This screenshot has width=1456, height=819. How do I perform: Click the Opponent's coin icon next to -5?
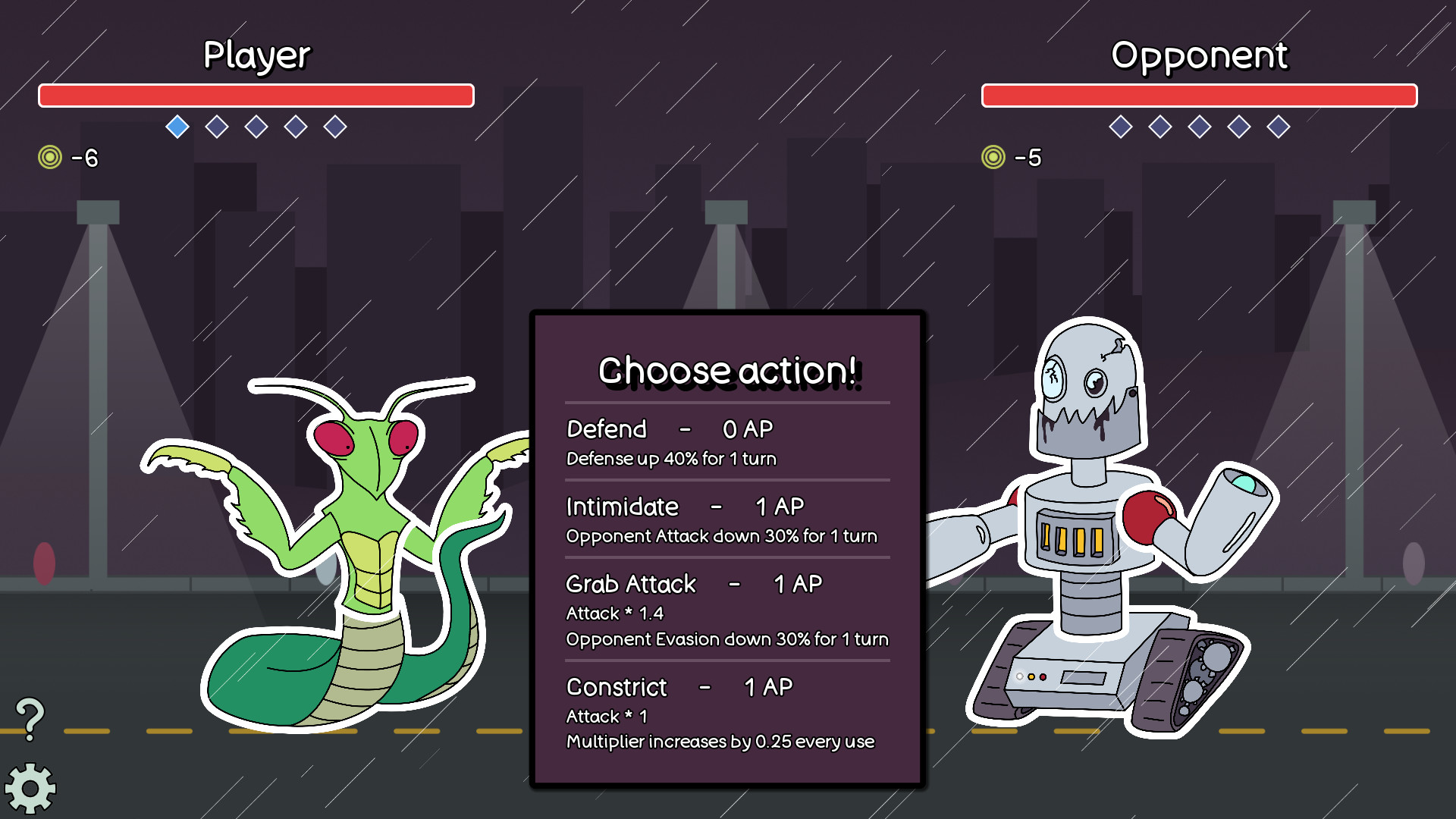(x=993, y=158)
